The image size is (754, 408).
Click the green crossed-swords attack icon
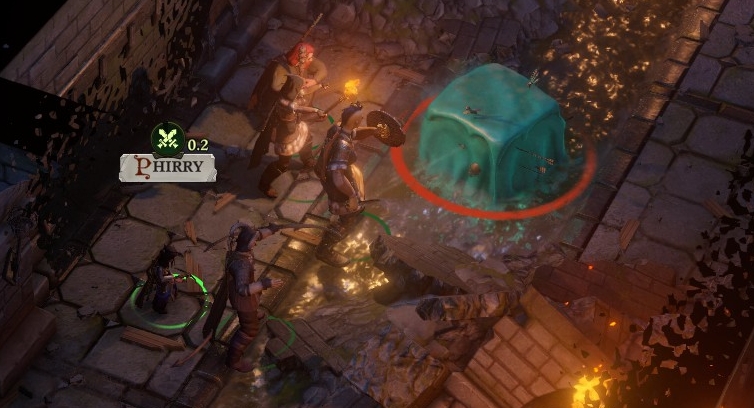[x=165, y=139]
